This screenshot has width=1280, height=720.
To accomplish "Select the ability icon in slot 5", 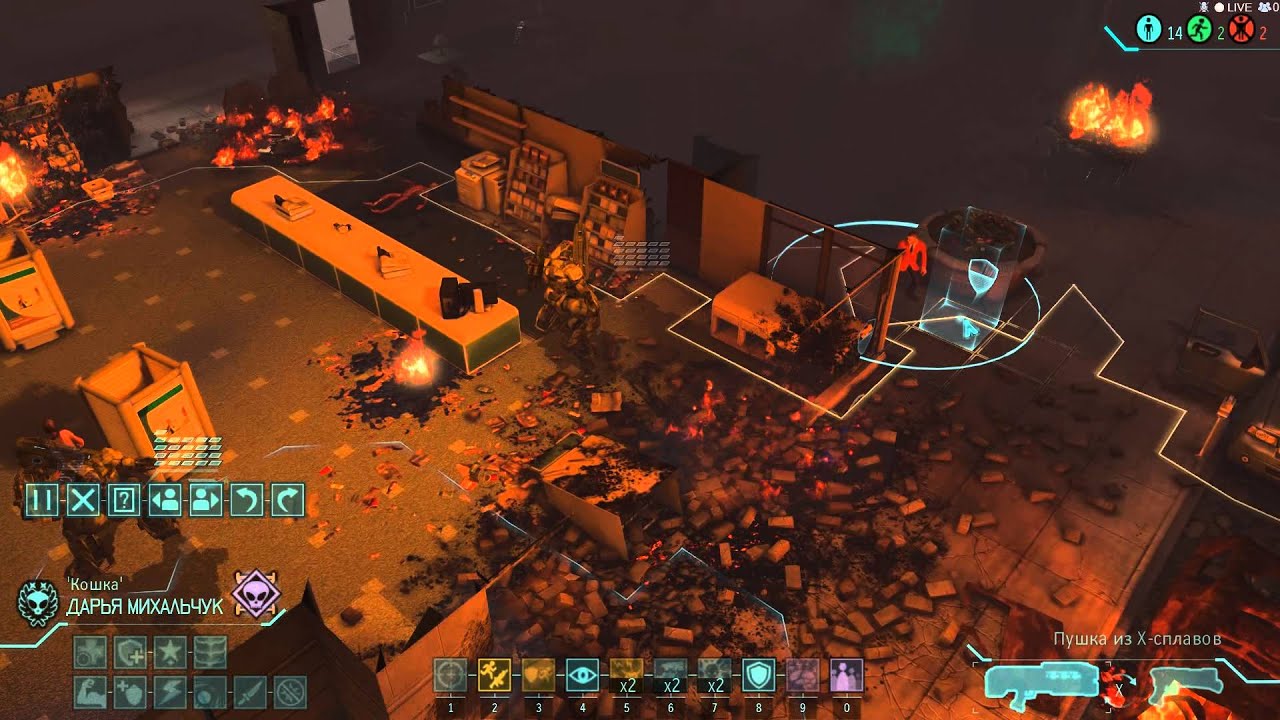I will pyautogui.click(x=626, y=675).
